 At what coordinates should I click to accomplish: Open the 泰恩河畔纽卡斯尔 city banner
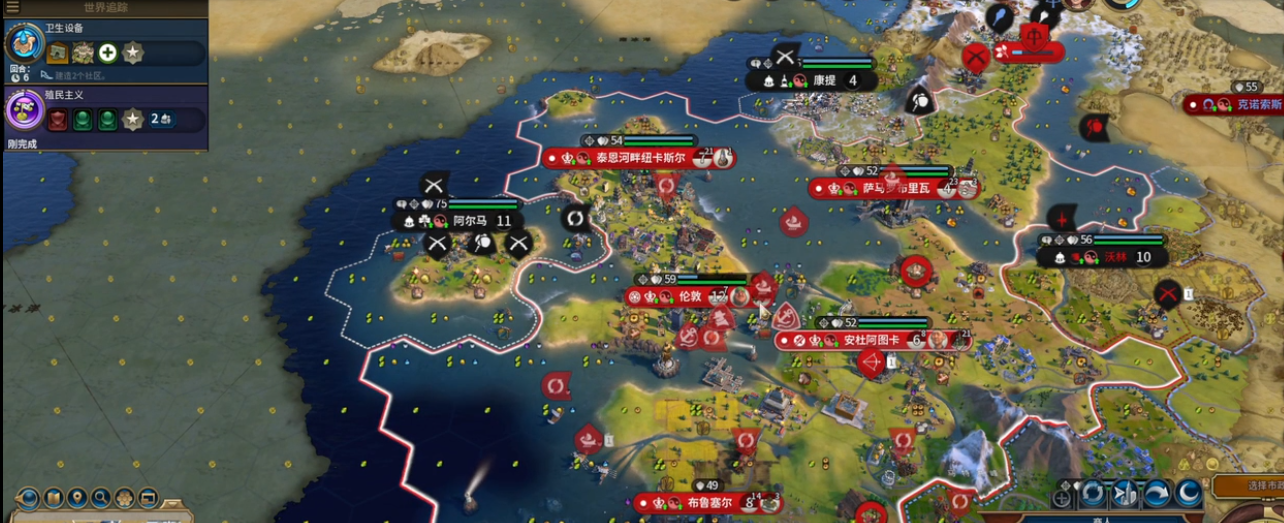pos(640,158)
